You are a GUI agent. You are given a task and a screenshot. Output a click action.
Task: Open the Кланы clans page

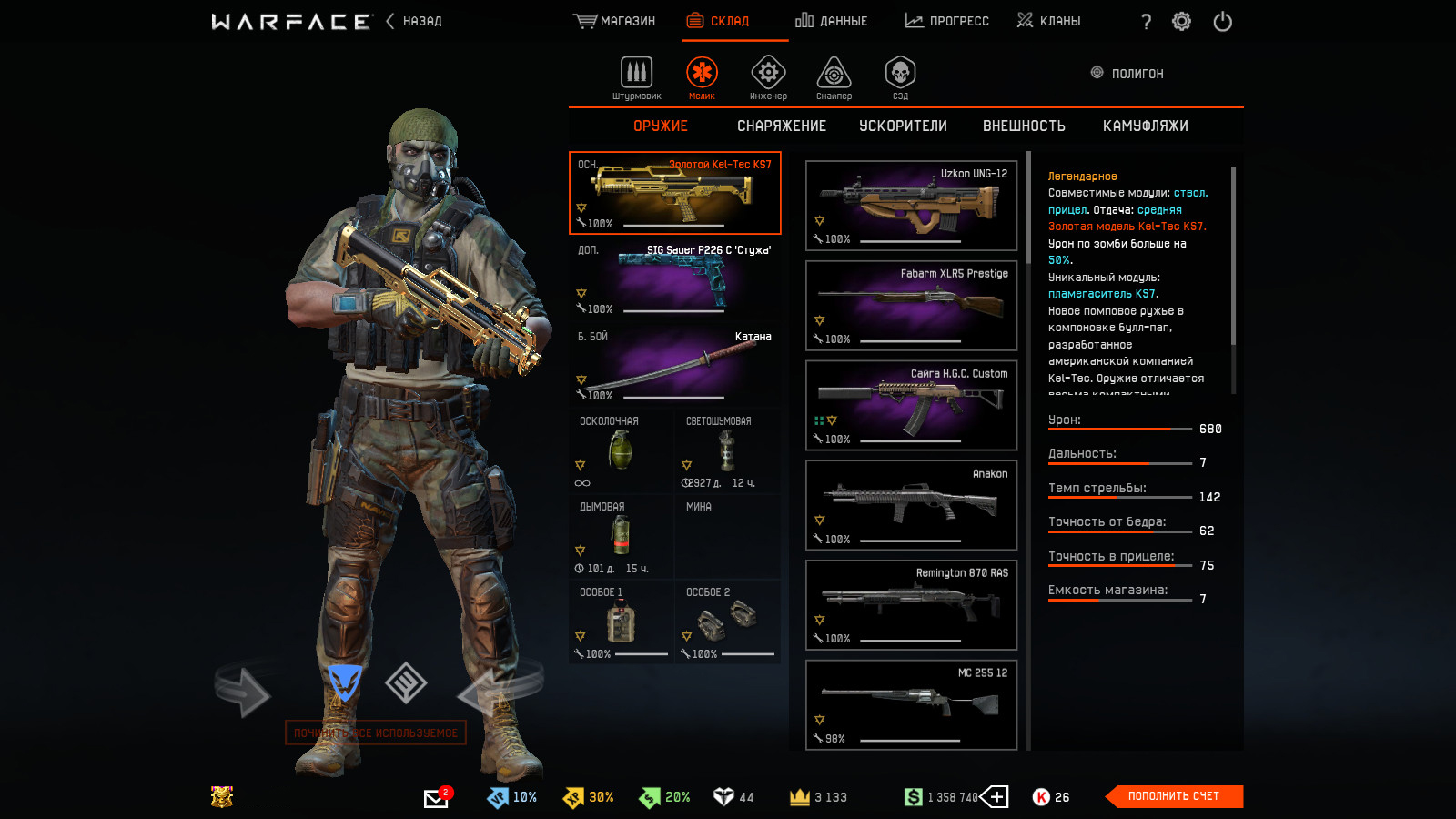(1049, 21)
